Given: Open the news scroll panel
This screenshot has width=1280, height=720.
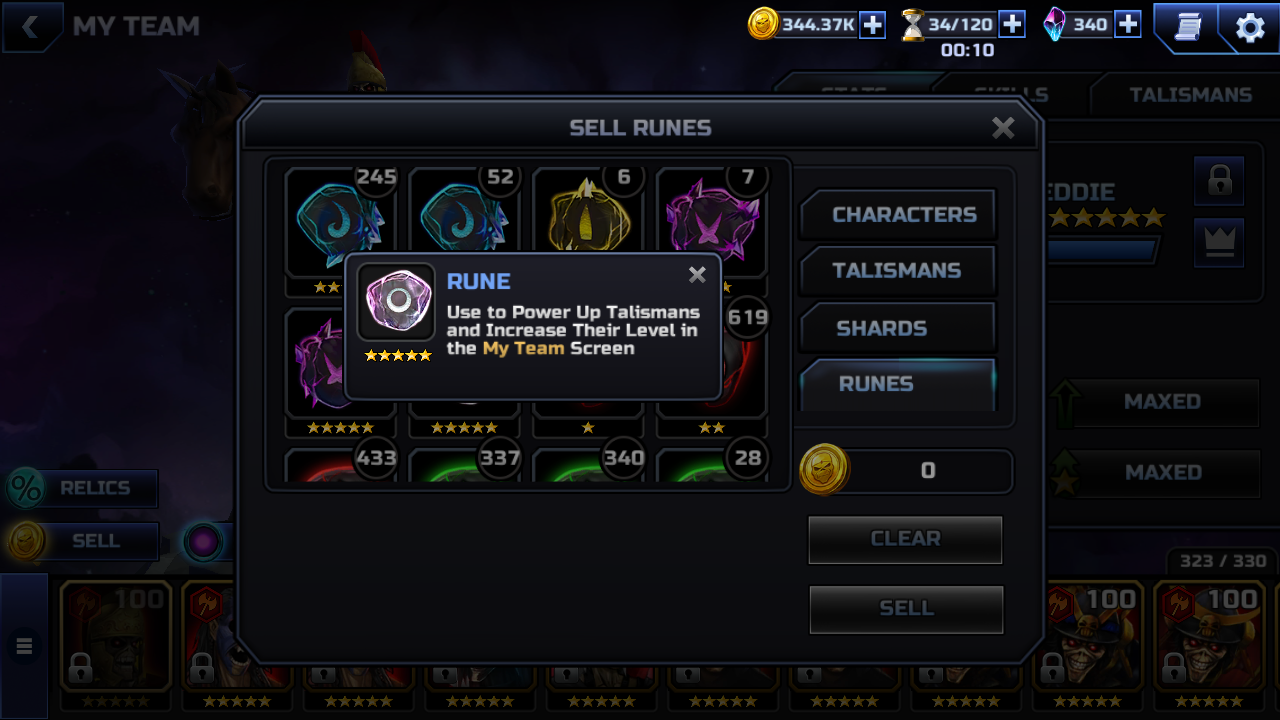Looking at the screenshot, I should (1188, 27).
